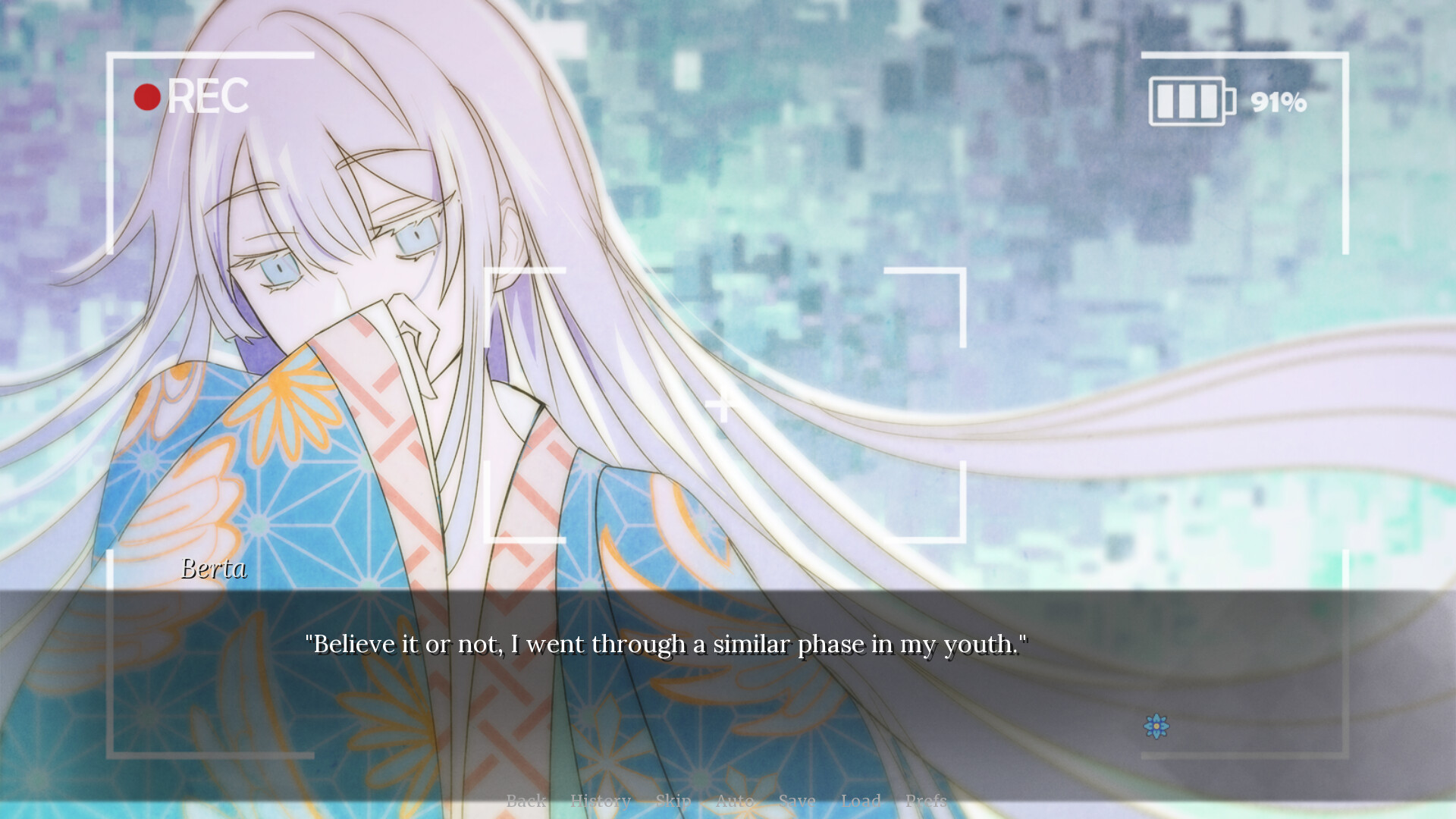Select the Back quick menu option
Viewport: 1456px width, 819px height.
click(529, 800)
